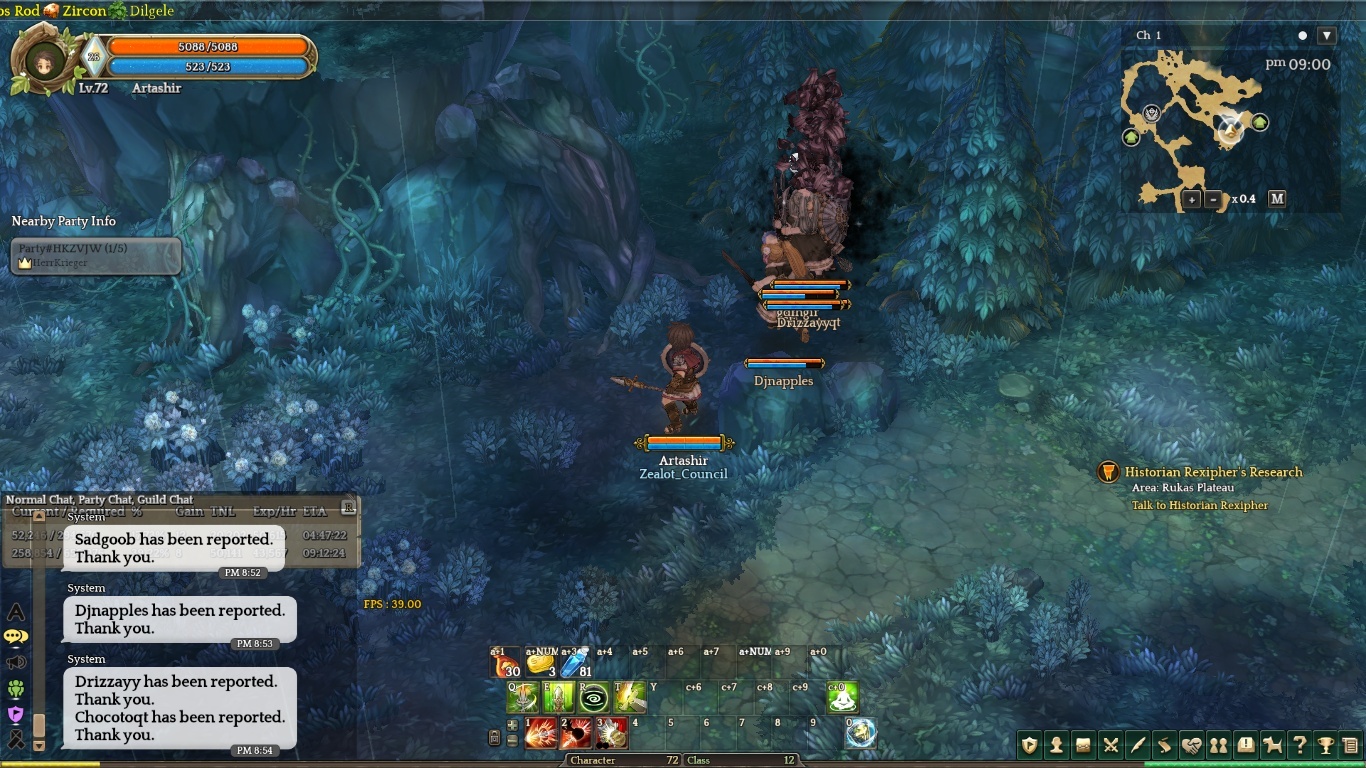This screenshot has width=1366, height=768.
Task: Toggle the hotbar lock button
Action: (x=494, y=738)
